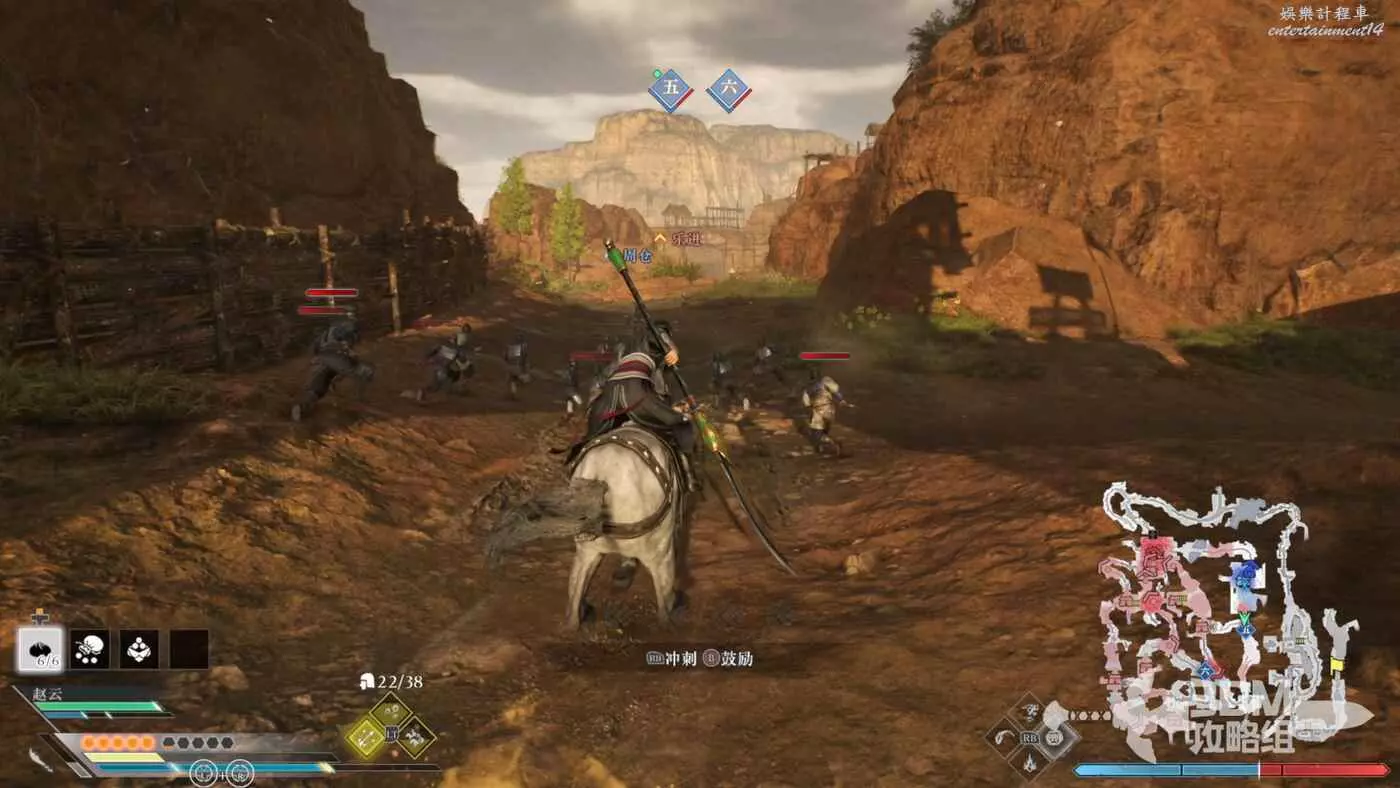Viewport: 1400px width, 788px height.
Task: Click the blue 六 base marker at top
Action: click(729, 89)
